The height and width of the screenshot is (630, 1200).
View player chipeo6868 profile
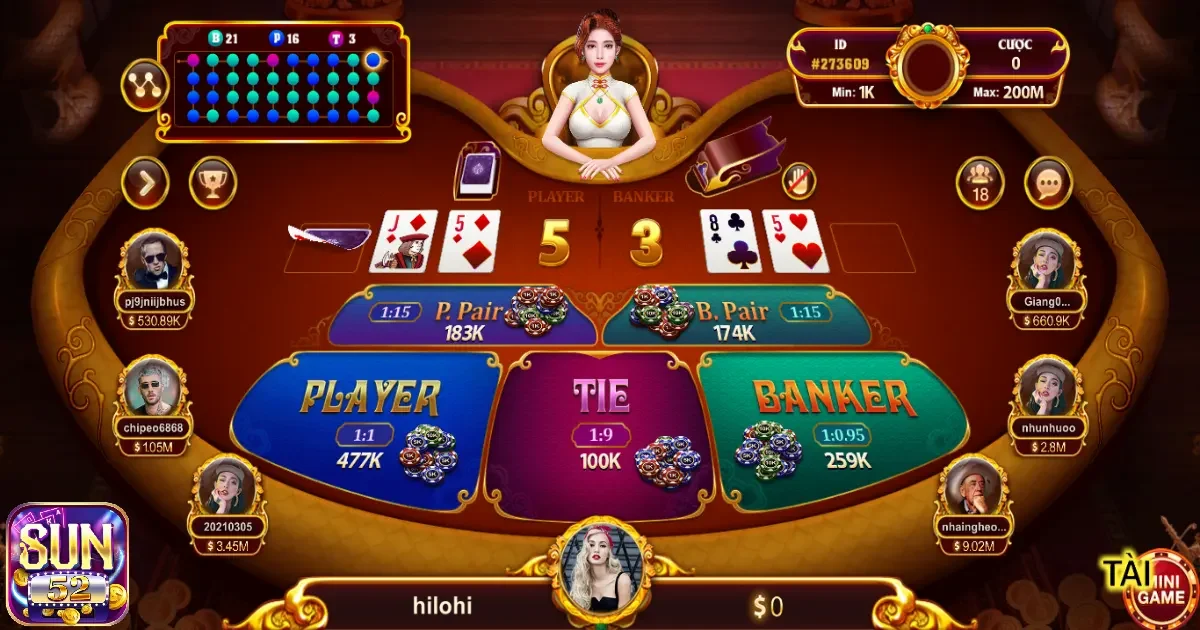coord(155,388)
